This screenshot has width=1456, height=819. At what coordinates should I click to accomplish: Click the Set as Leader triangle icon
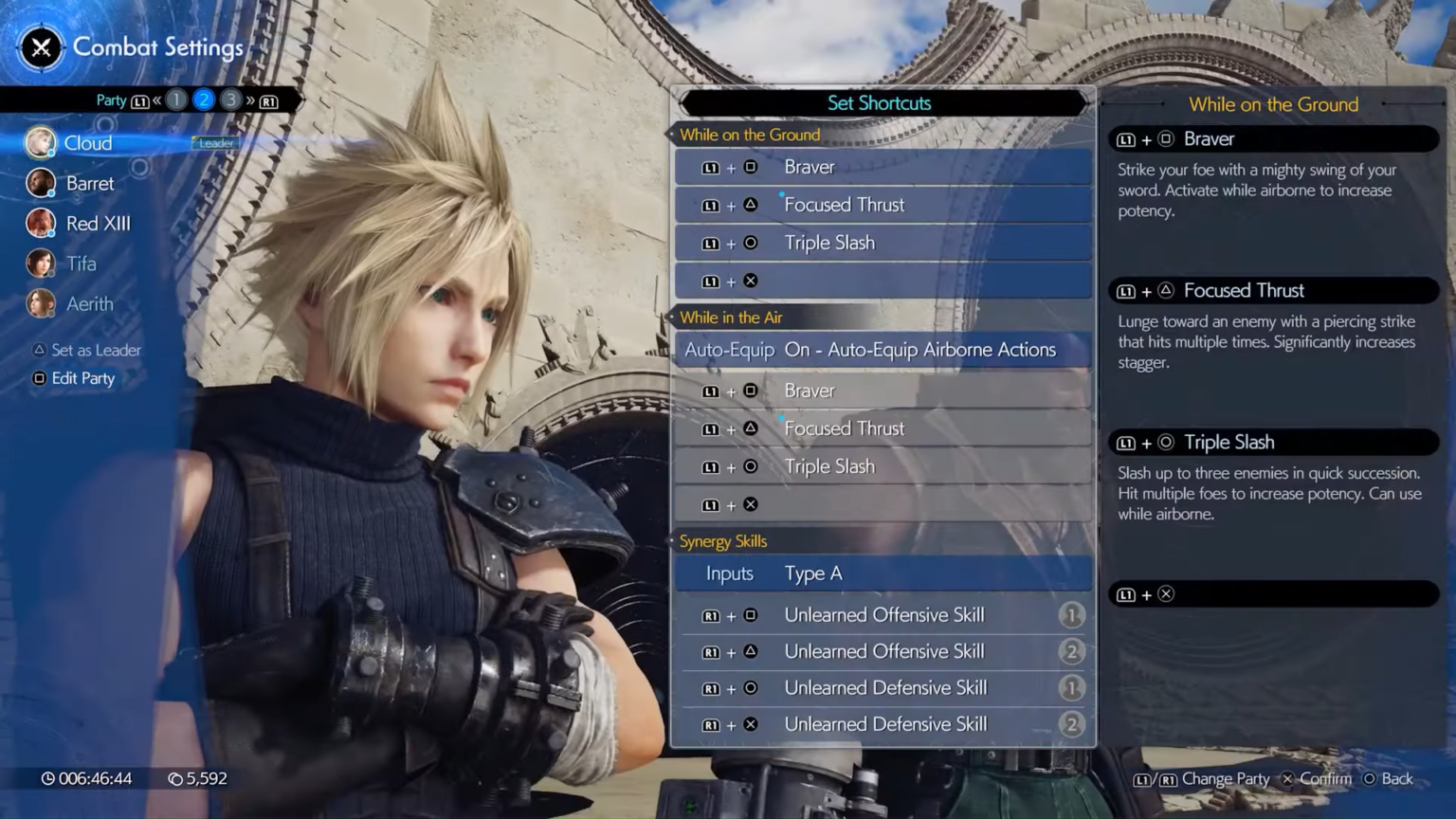(39, 350)
